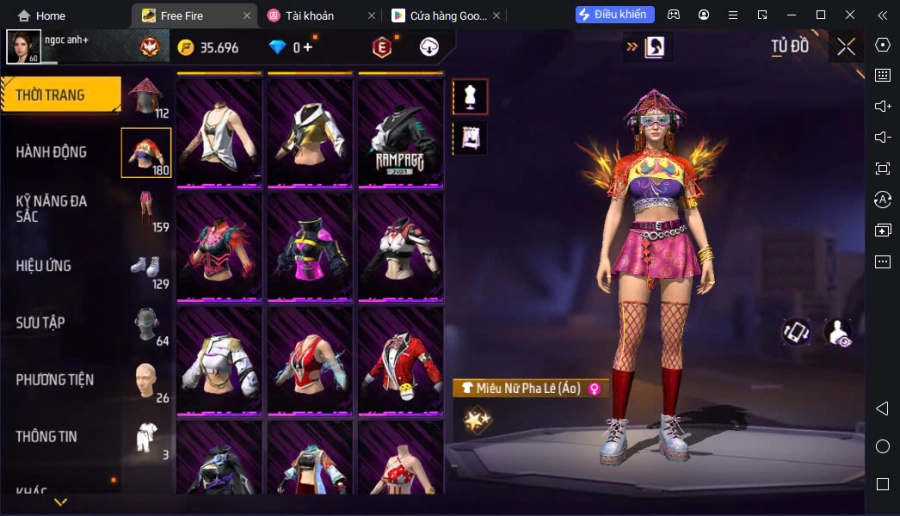
Task: Close the wardrobe with the X button
Action: (x=846, y=46)
